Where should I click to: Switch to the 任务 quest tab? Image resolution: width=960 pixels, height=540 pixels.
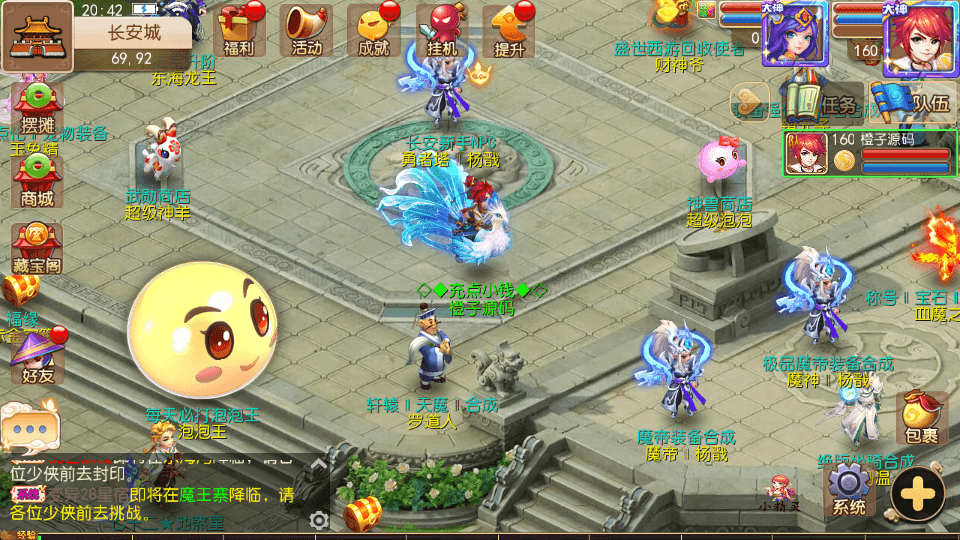click(x=825, y=102)
